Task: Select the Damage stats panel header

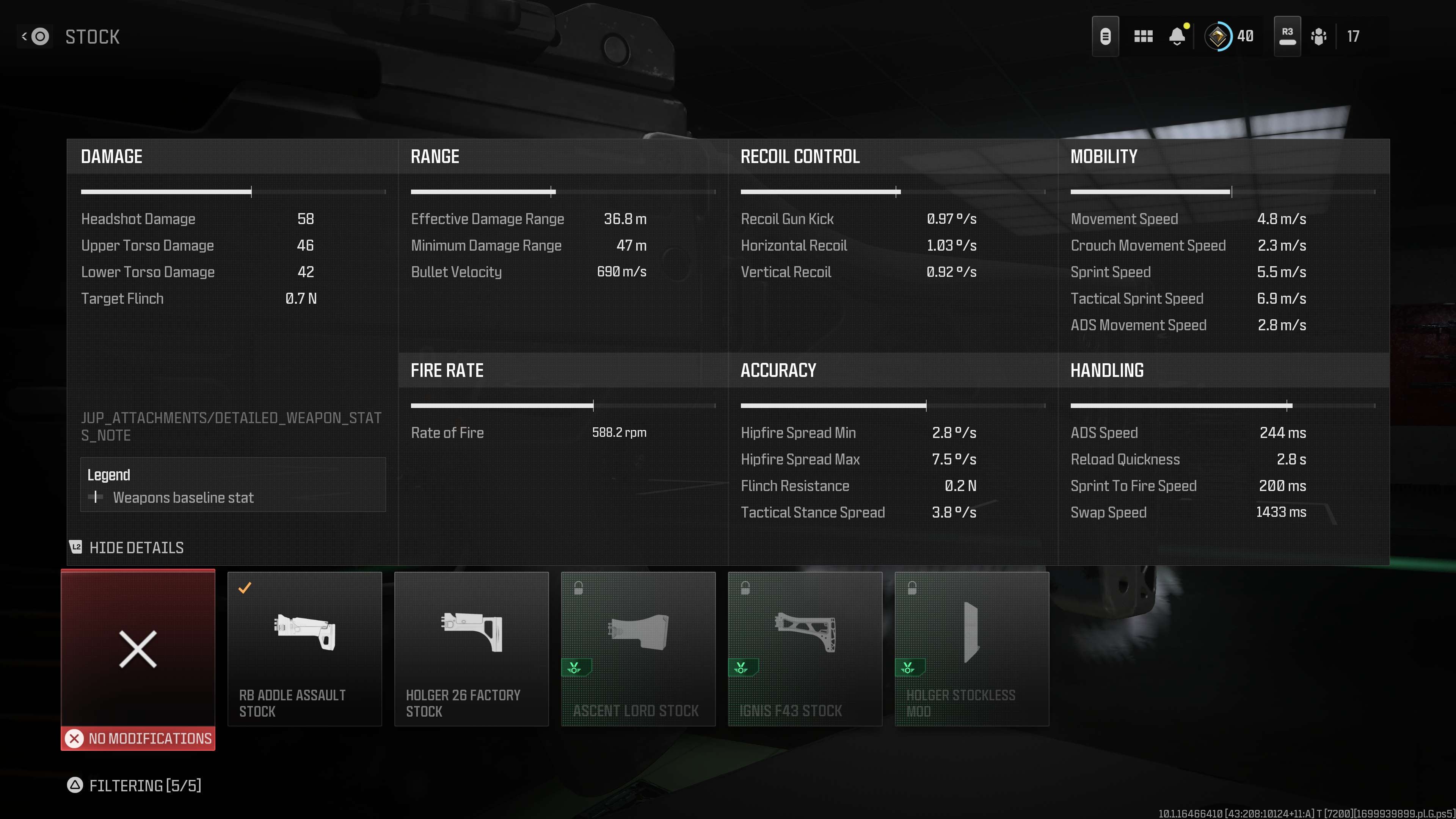Action: (x=111, y=157)
